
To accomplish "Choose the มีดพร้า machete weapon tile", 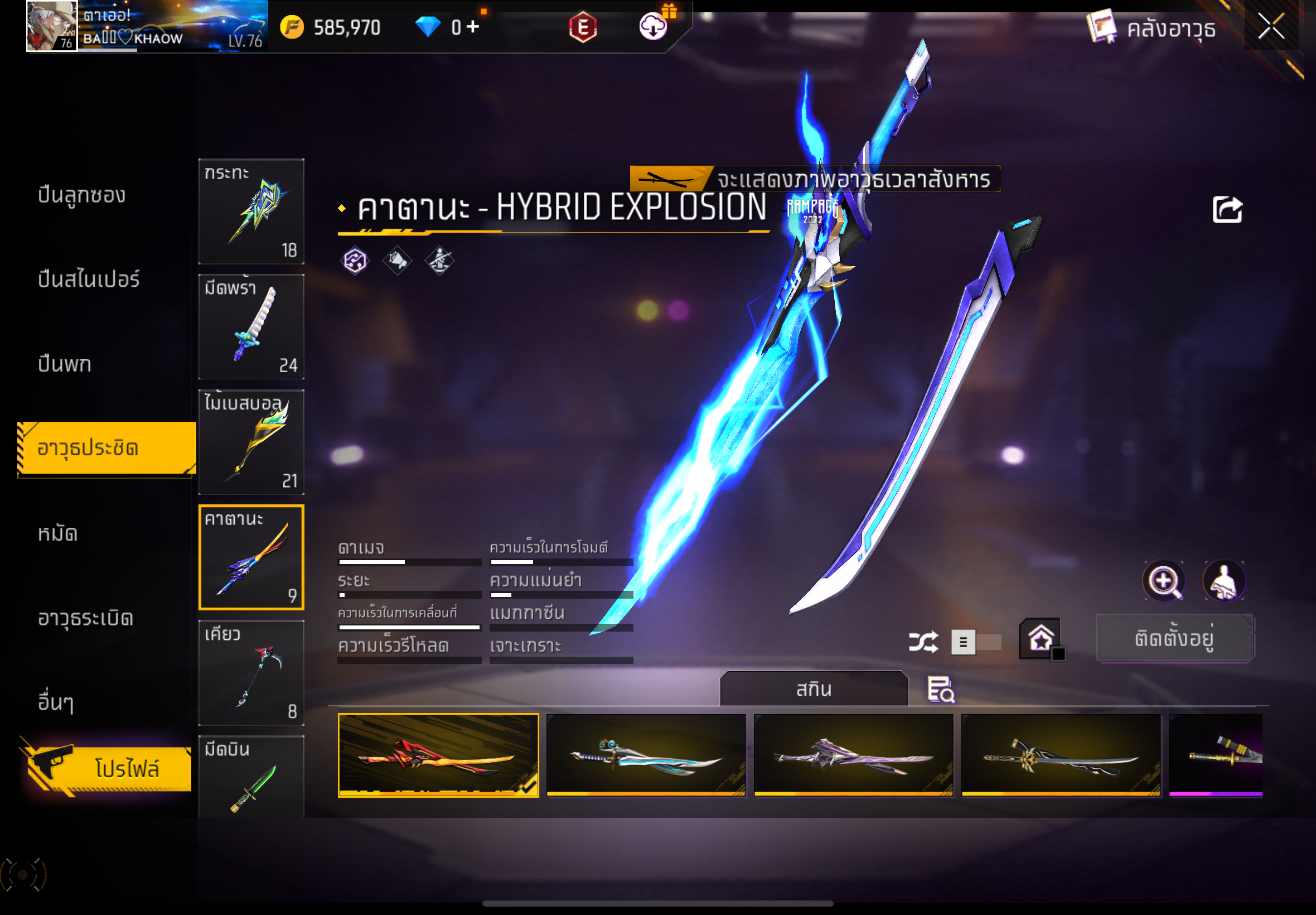I will click(x=251, y=326).
